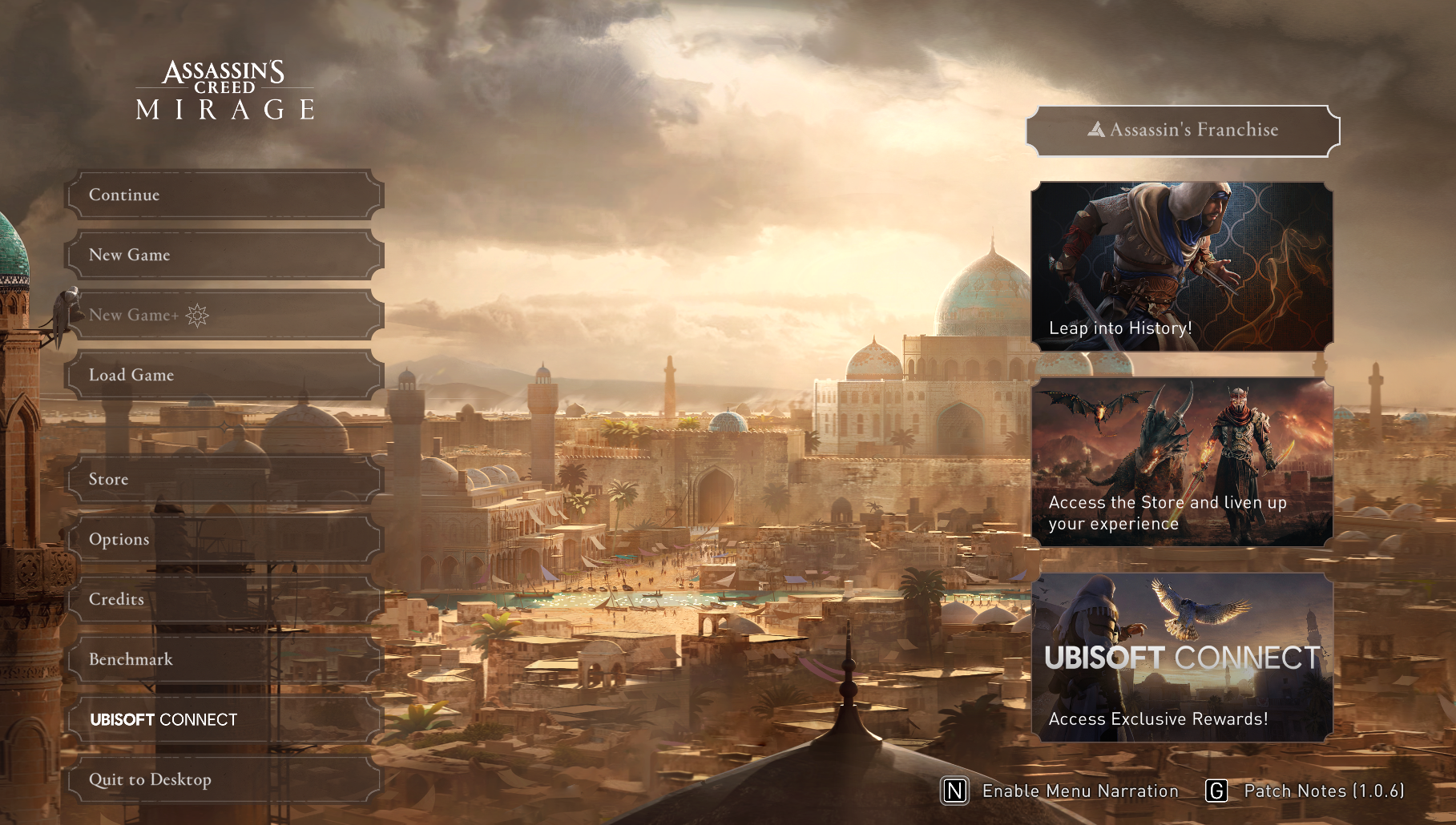1456x825 pixels.
Task: Choose Quit to Desktop
Action: coord(224,779)
